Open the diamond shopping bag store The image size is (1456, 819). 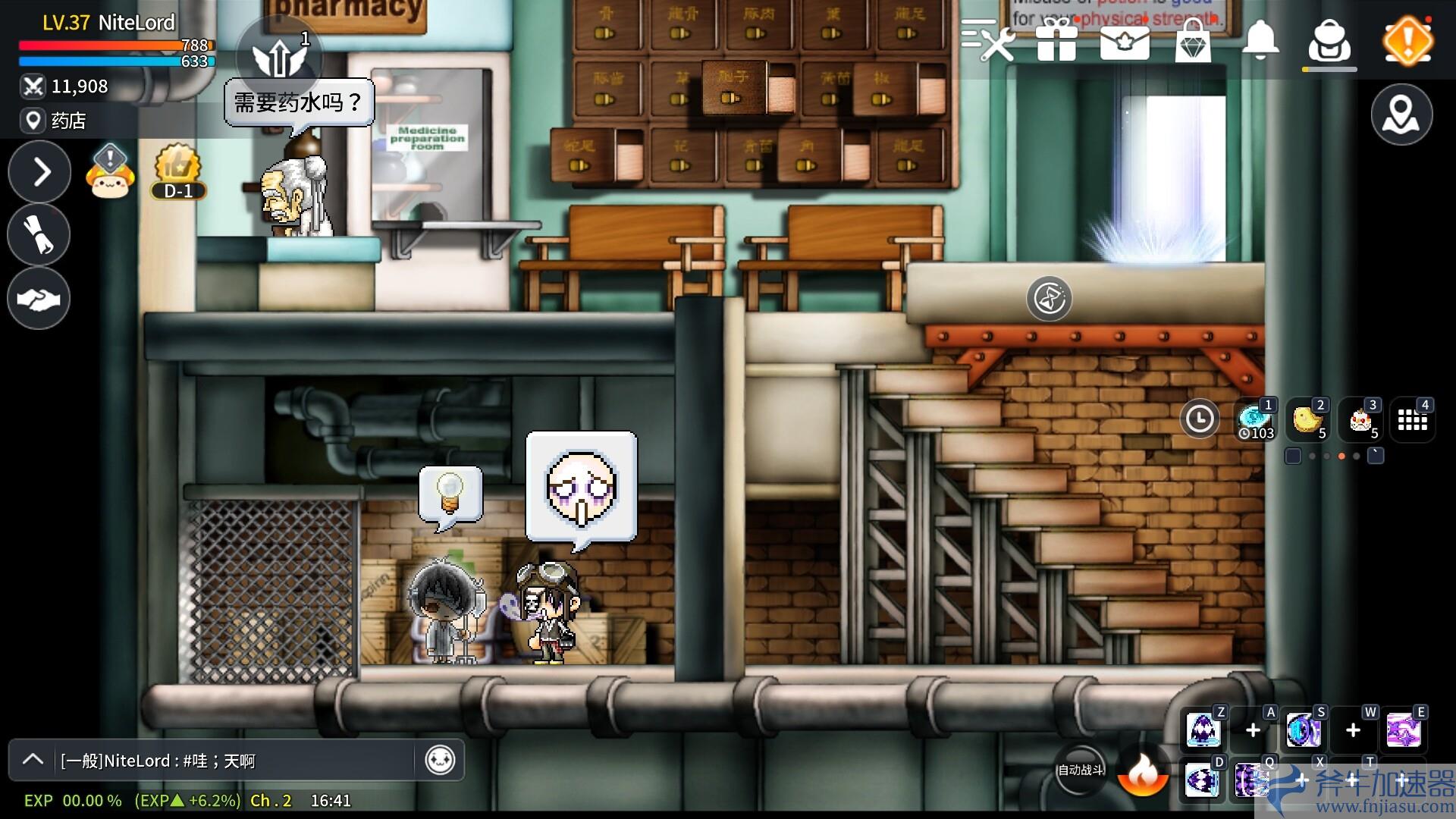click(1193, 40)
